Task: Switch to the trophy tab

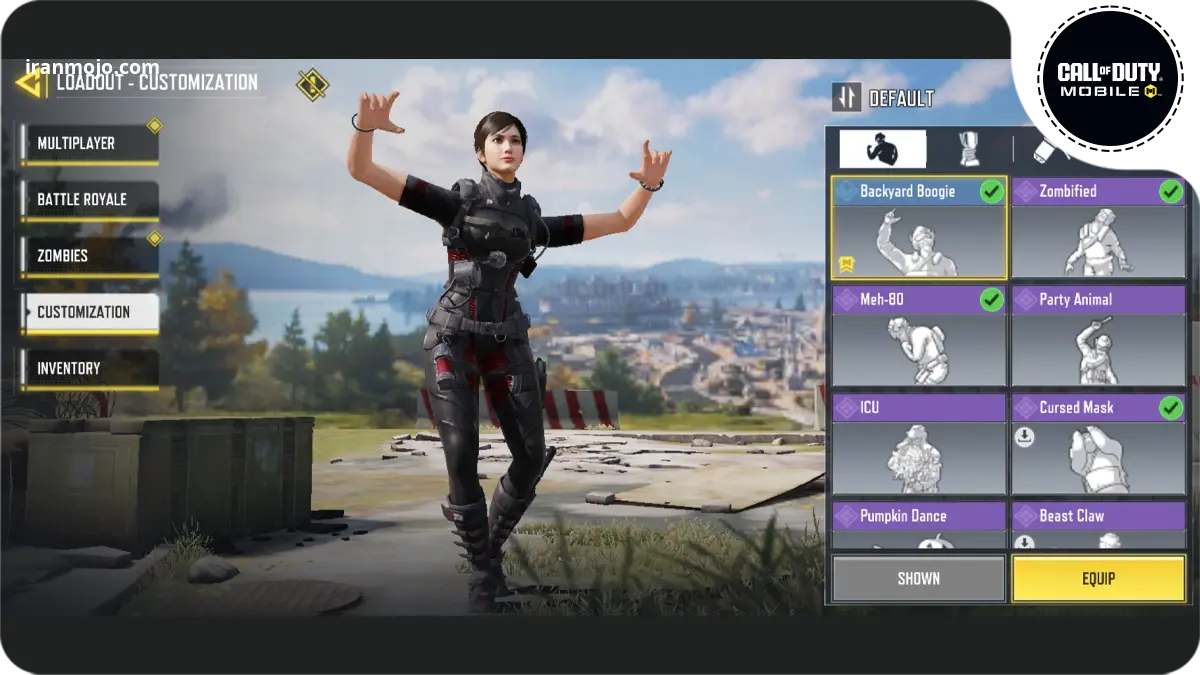Action: [968, 149]
